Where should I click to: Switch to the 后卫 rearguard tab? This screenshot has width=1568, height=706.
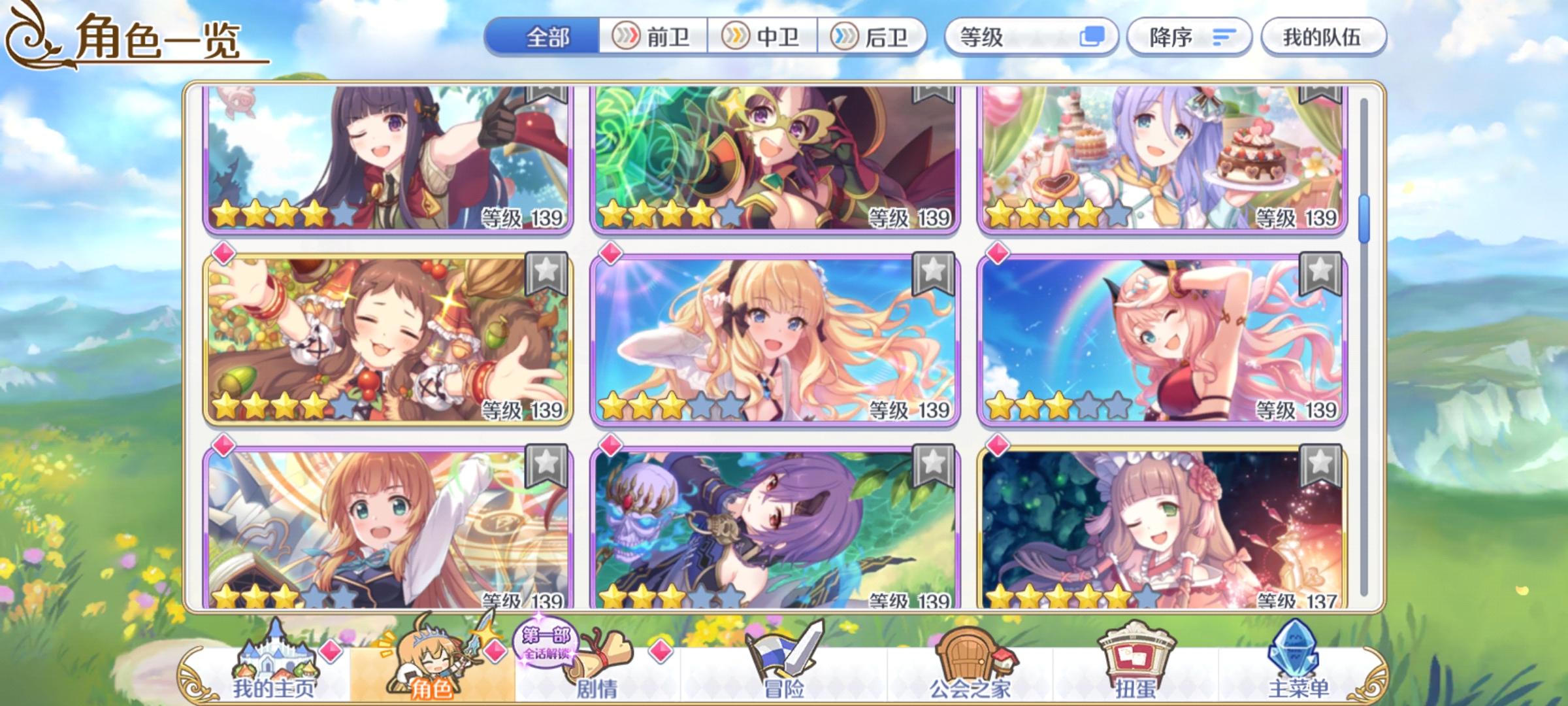(x=873, y=37)
